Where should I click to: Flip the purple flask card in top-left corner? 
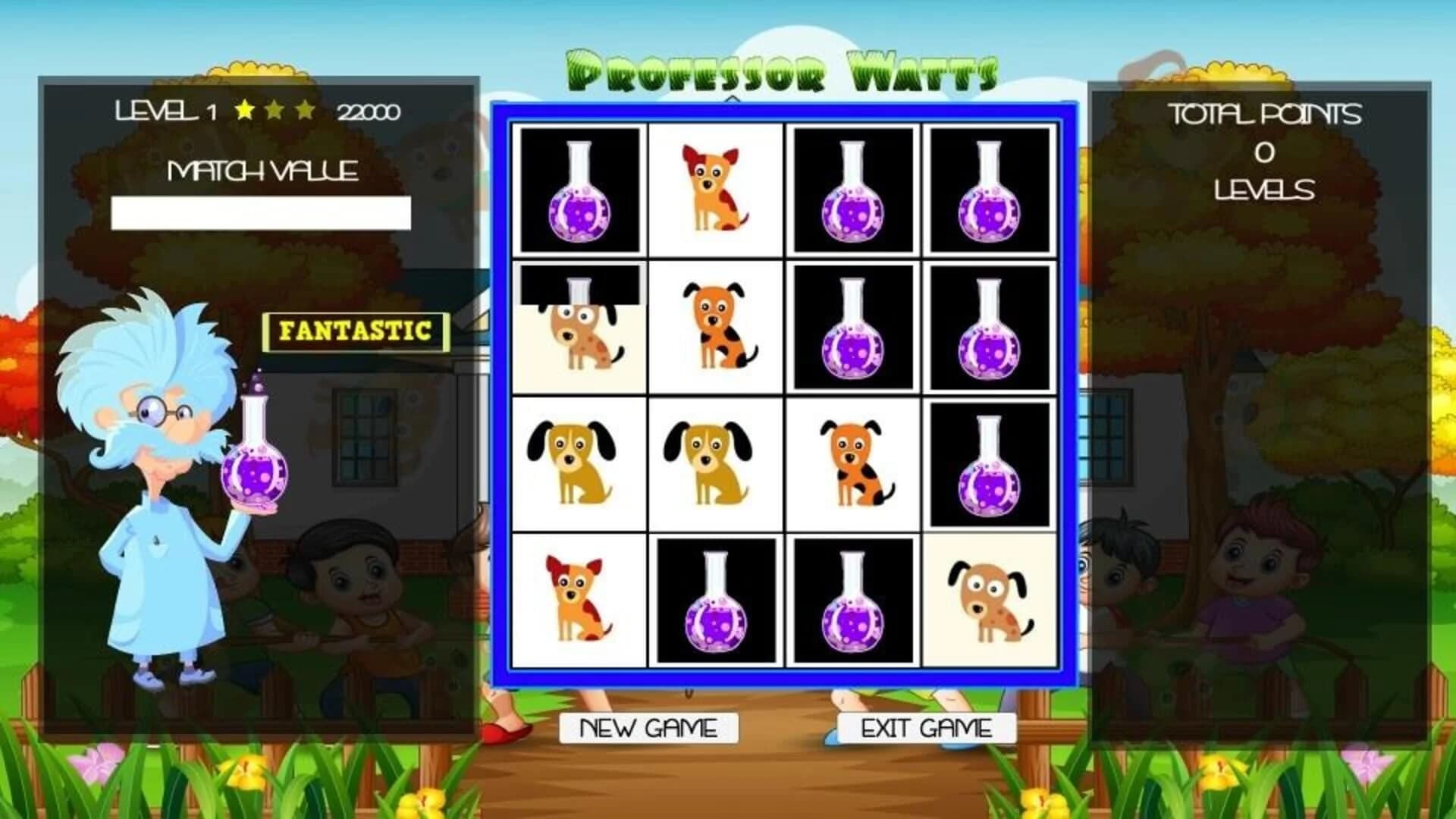[580, 190]
